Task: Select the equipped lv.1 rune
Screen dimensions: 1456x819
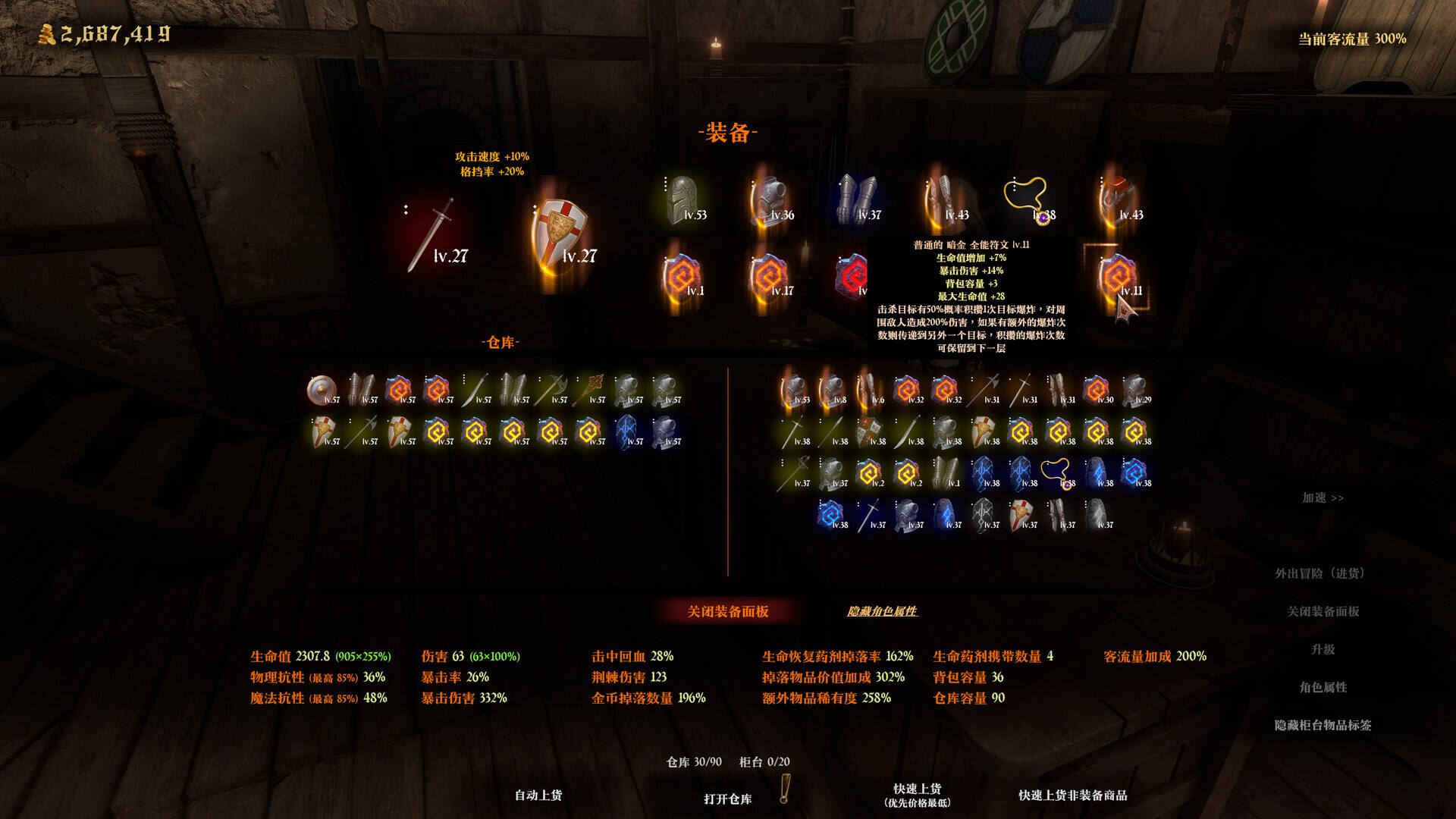Action: (682, 277)
